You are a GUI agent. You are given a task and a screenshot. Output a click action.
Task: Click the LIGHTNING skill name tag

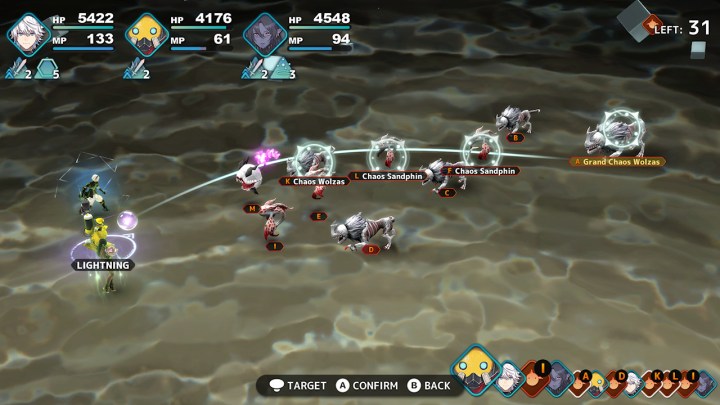click(x=104, y=265)
